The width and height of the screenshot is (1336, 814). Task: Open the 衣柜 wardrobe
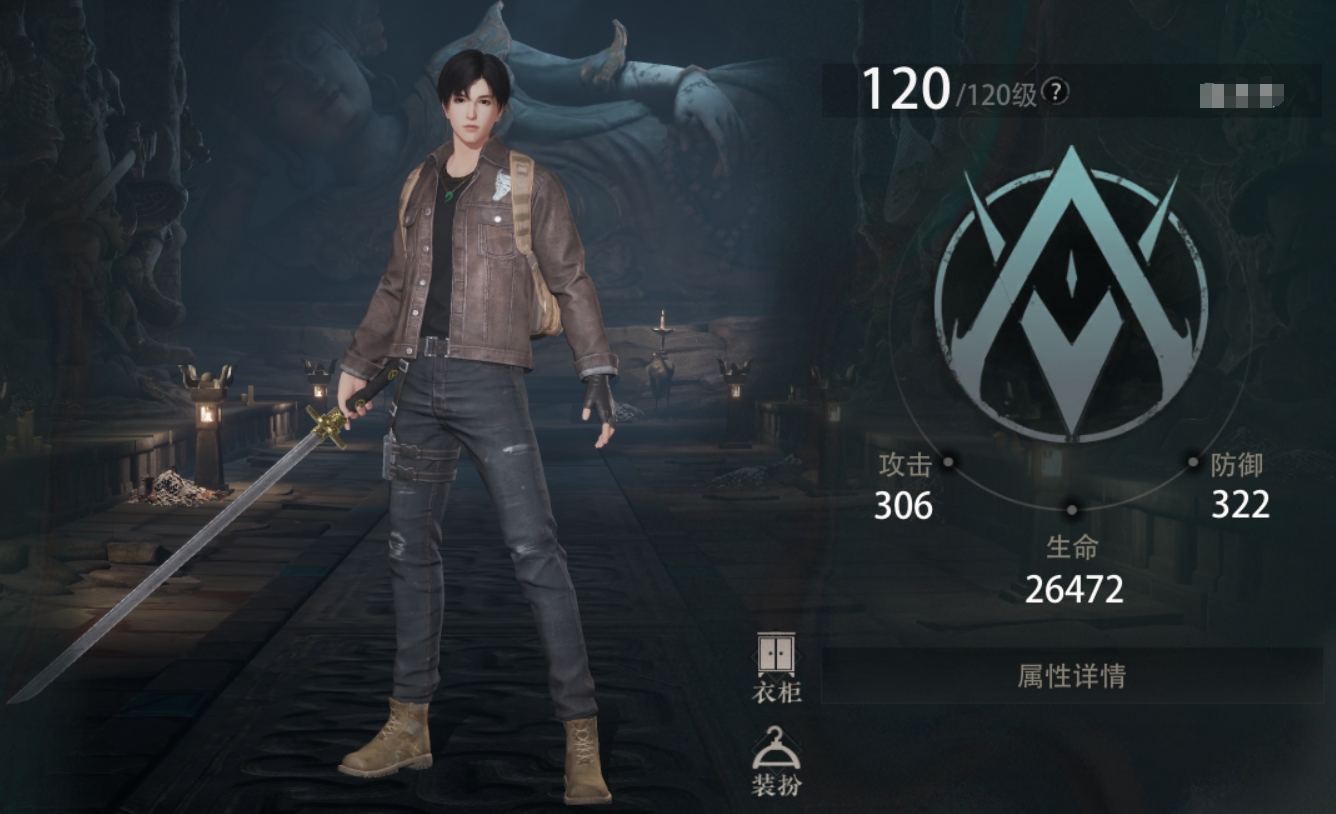(x=776, y=666)
